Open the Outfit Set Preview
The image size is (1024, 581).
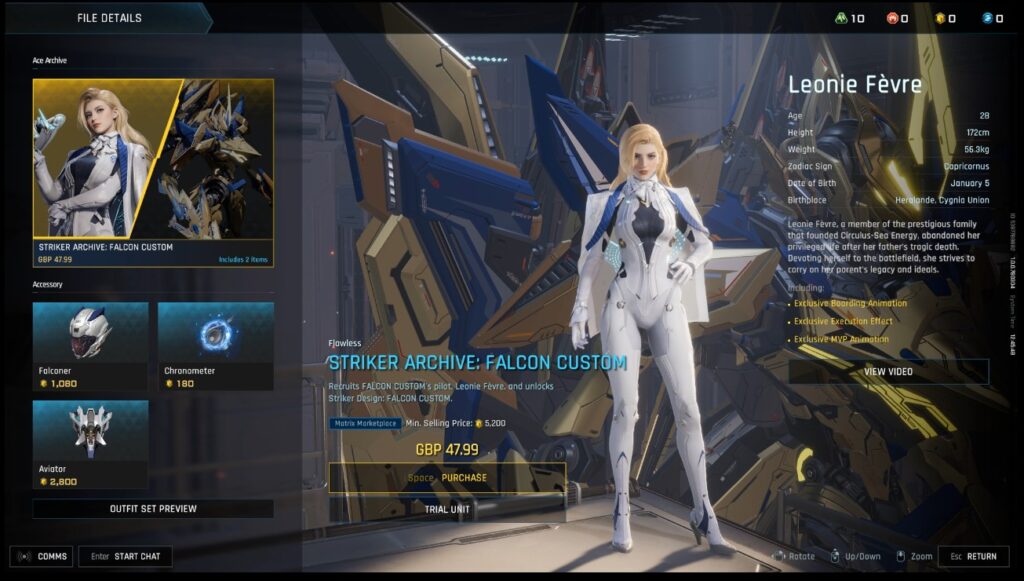pyautogui.click(x=153, y=509)
